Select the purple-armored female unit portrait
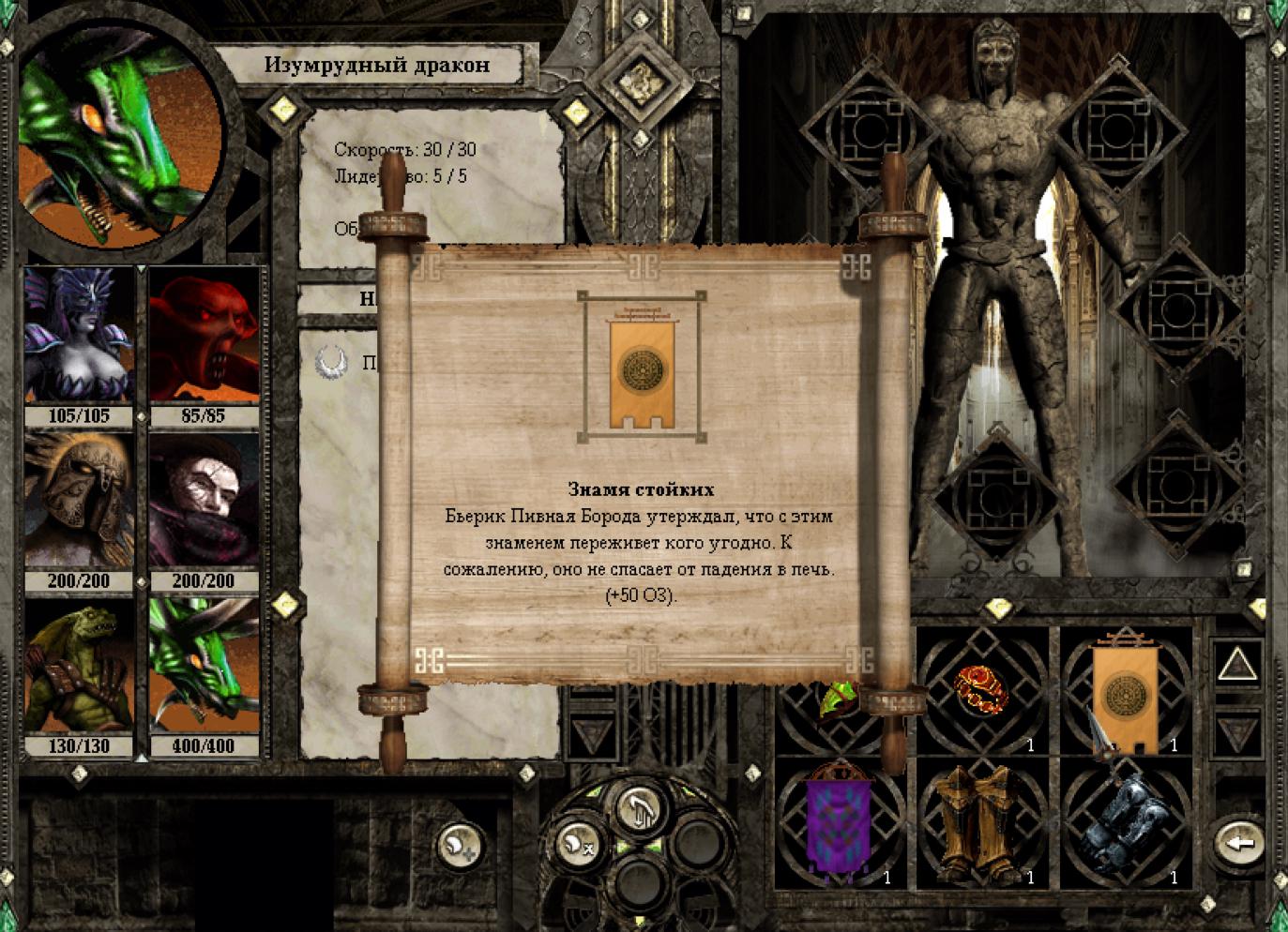1288x932 pixels. 79,336
